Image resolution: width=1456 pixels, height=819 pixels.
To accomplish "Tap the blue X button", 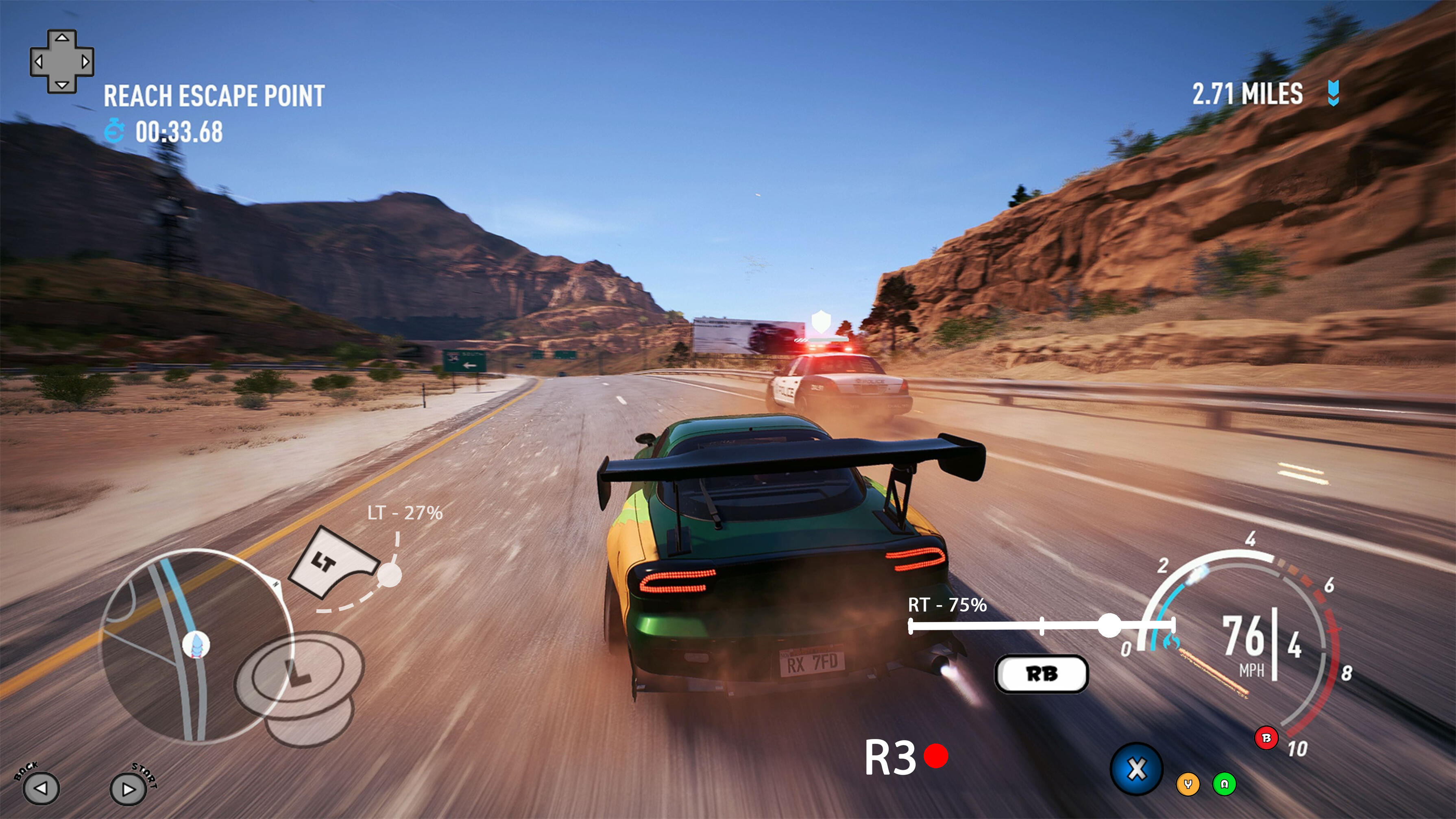I will 1137,769.
